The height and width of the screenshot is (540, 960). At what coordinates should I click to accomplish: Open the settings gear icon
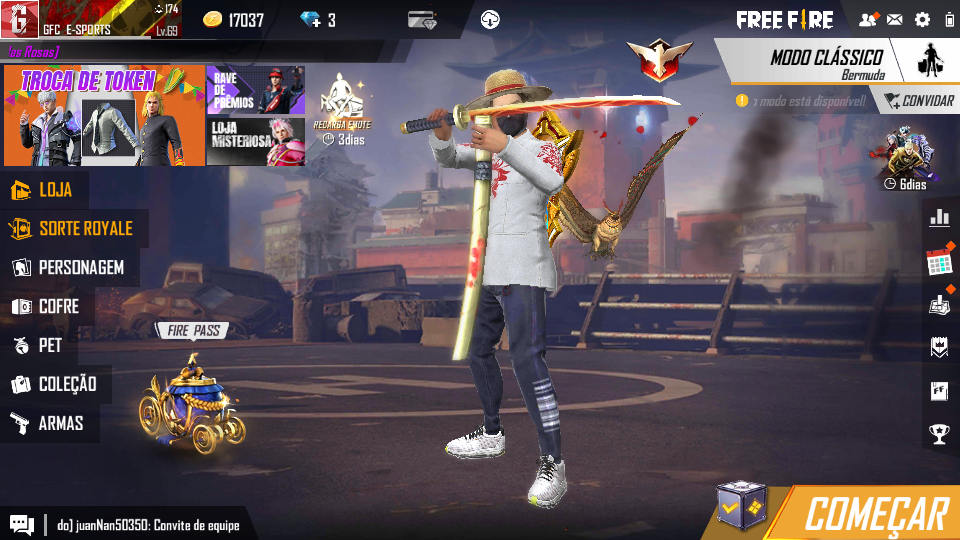point(922,20)
